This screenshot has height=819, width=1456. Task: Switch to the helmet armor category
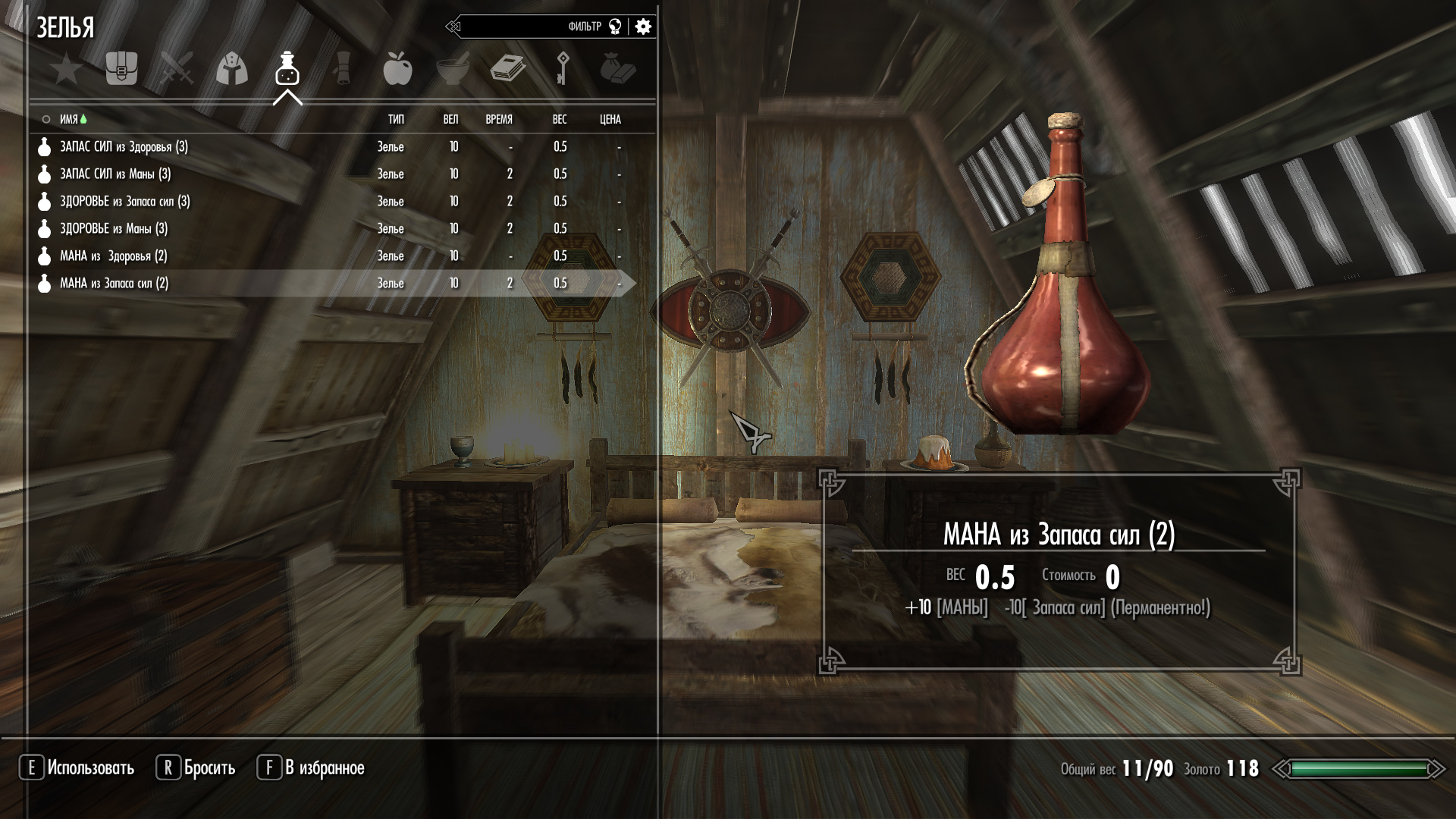click(232, 69)
